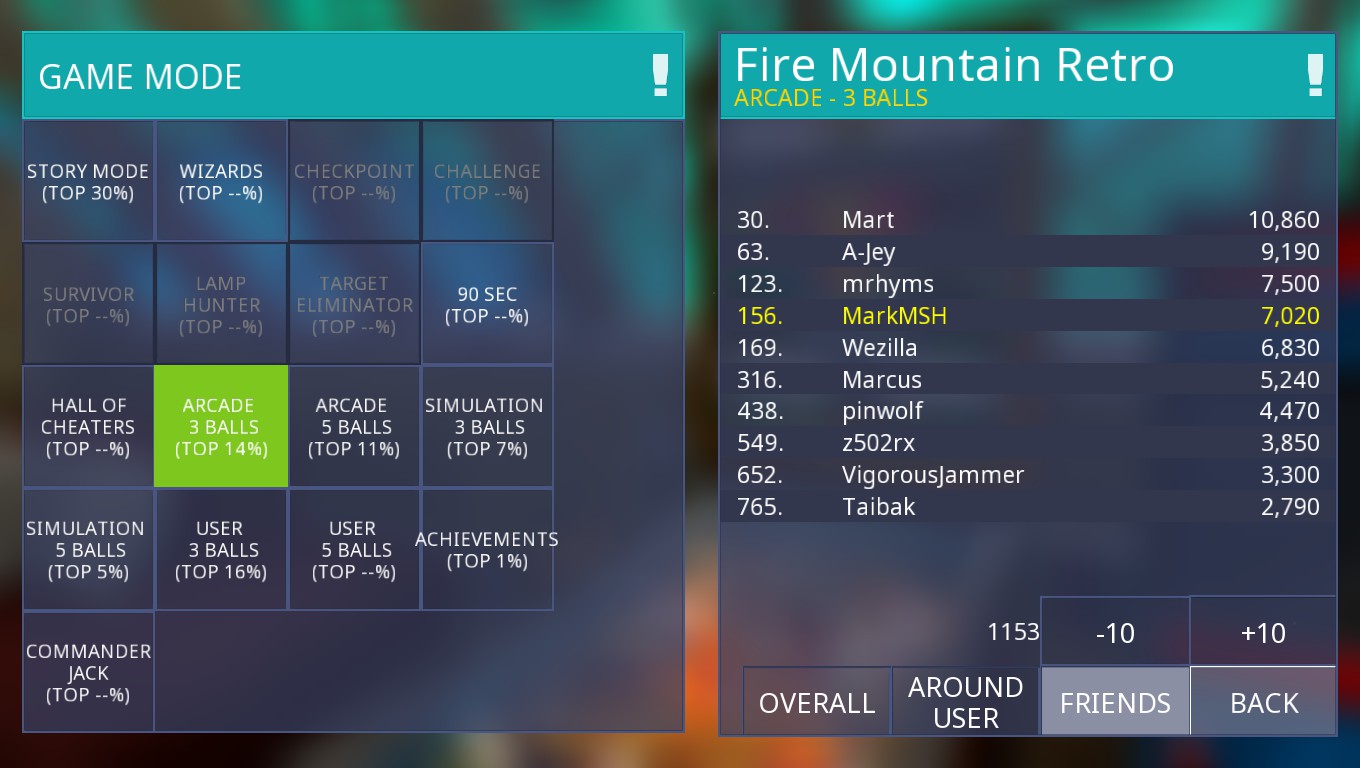
Task: Go back with the Back button
Action: coord(1264,702)
